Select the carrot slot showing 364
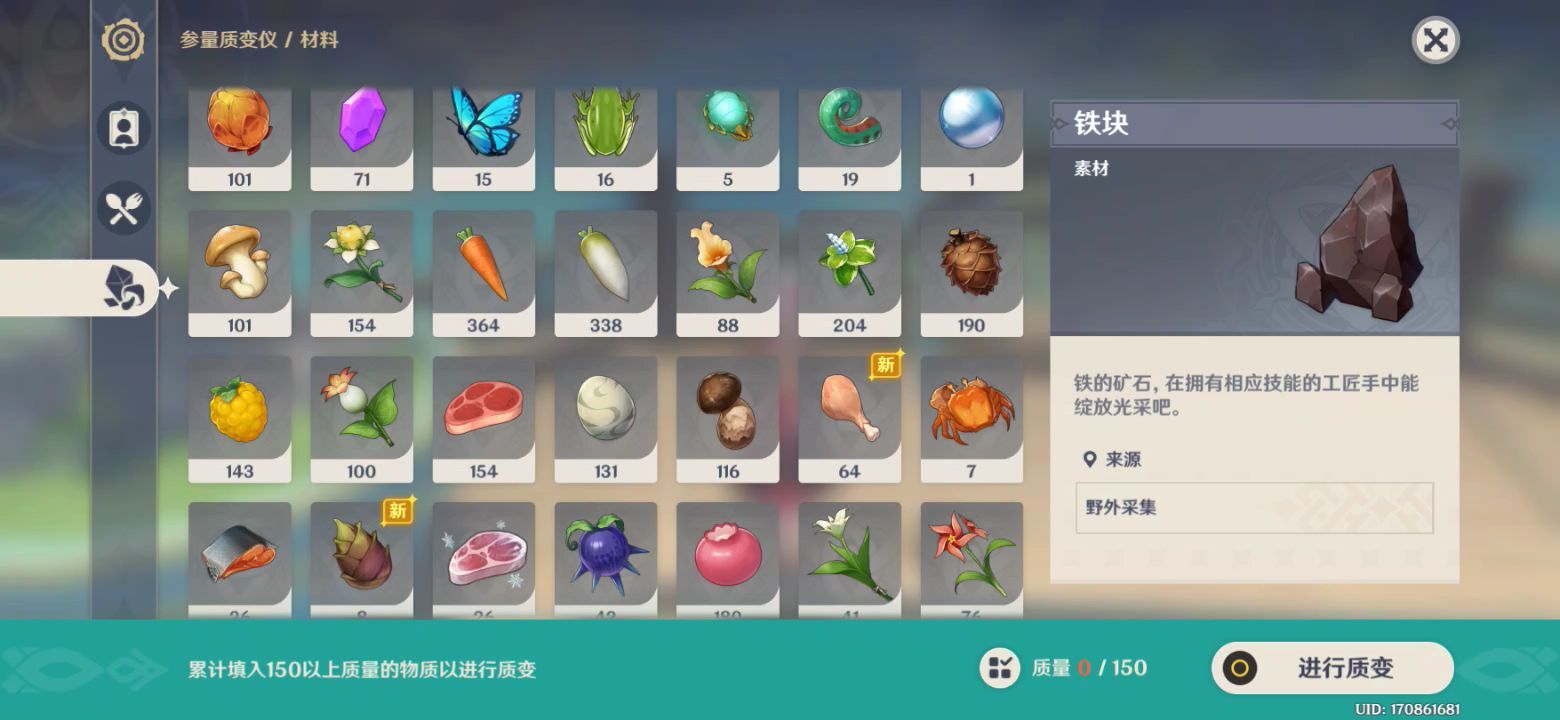1560x720 pixels. [x=483, y=272]
